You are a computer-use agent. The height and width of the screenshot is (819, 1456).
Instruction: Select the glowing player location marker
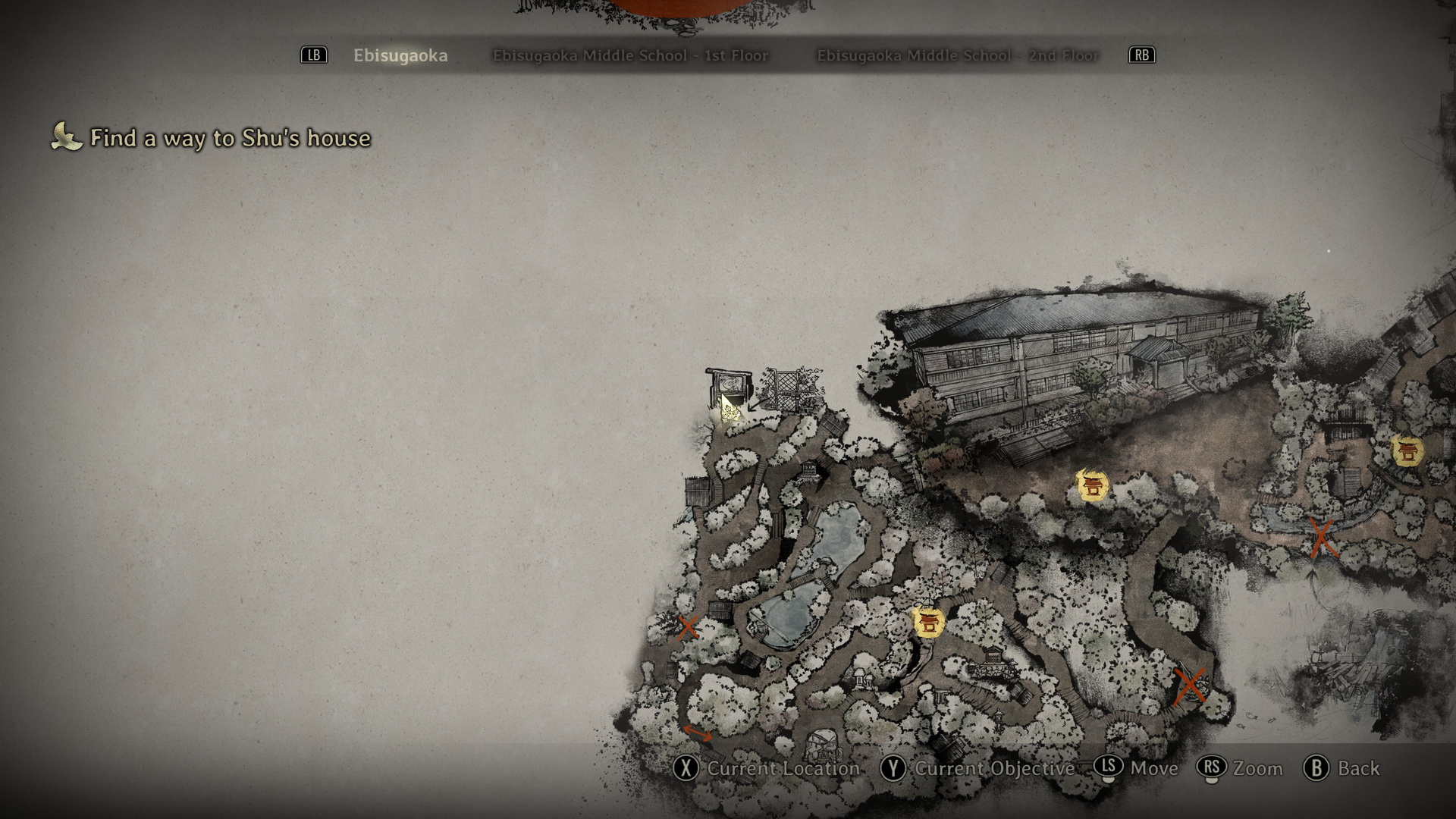click(x=730, y=410)
